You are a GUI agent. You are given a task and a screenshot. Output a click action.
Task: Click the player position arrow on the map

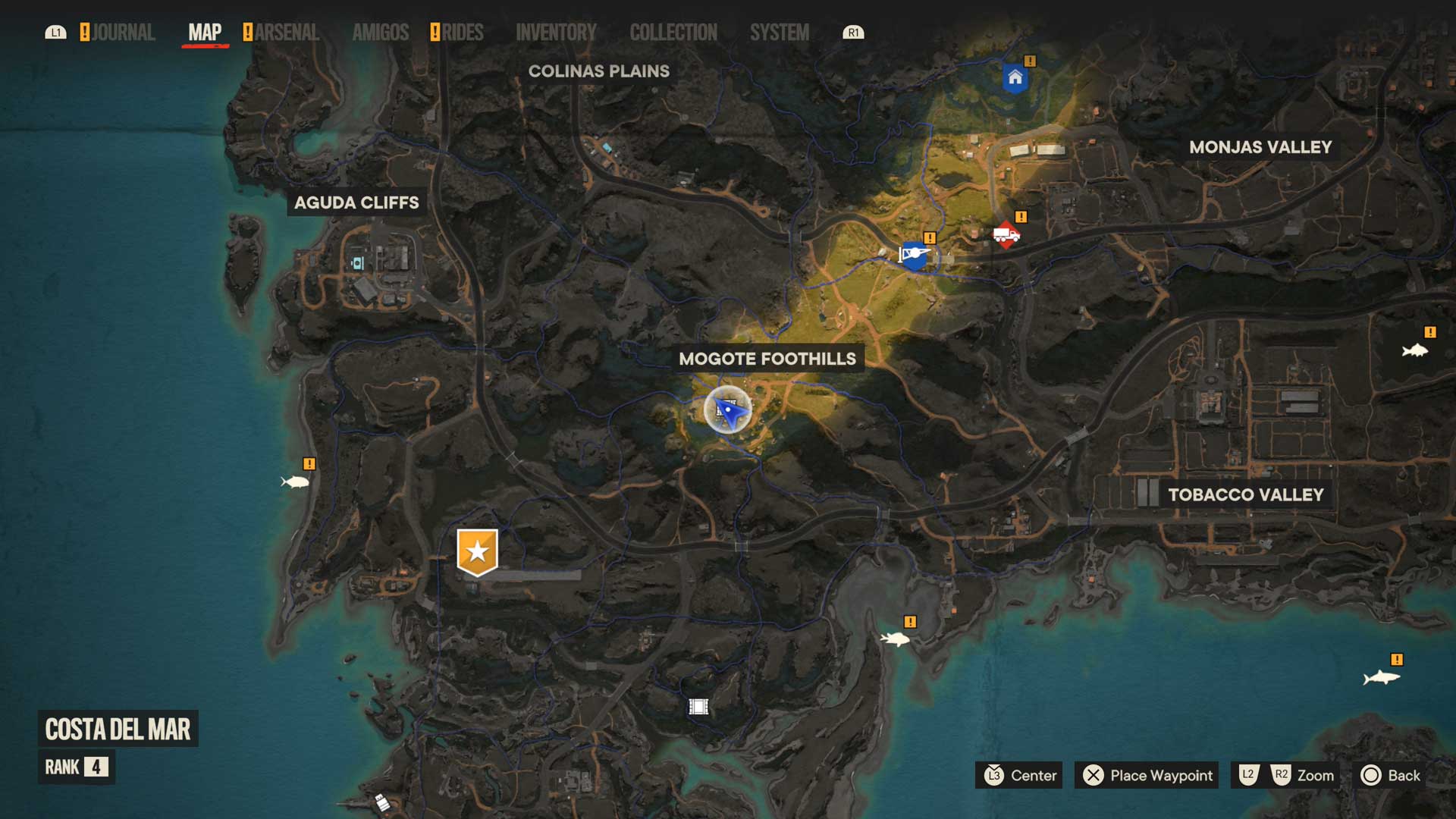pos(729,409)
